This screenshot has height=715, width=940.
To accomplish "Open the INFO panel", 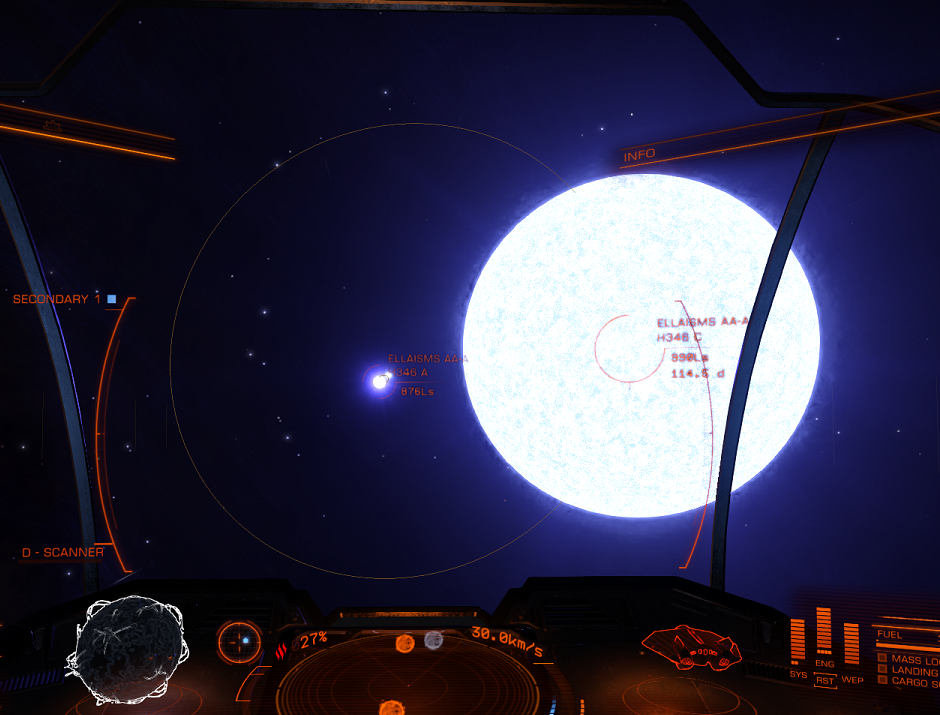I will (639, 155).
